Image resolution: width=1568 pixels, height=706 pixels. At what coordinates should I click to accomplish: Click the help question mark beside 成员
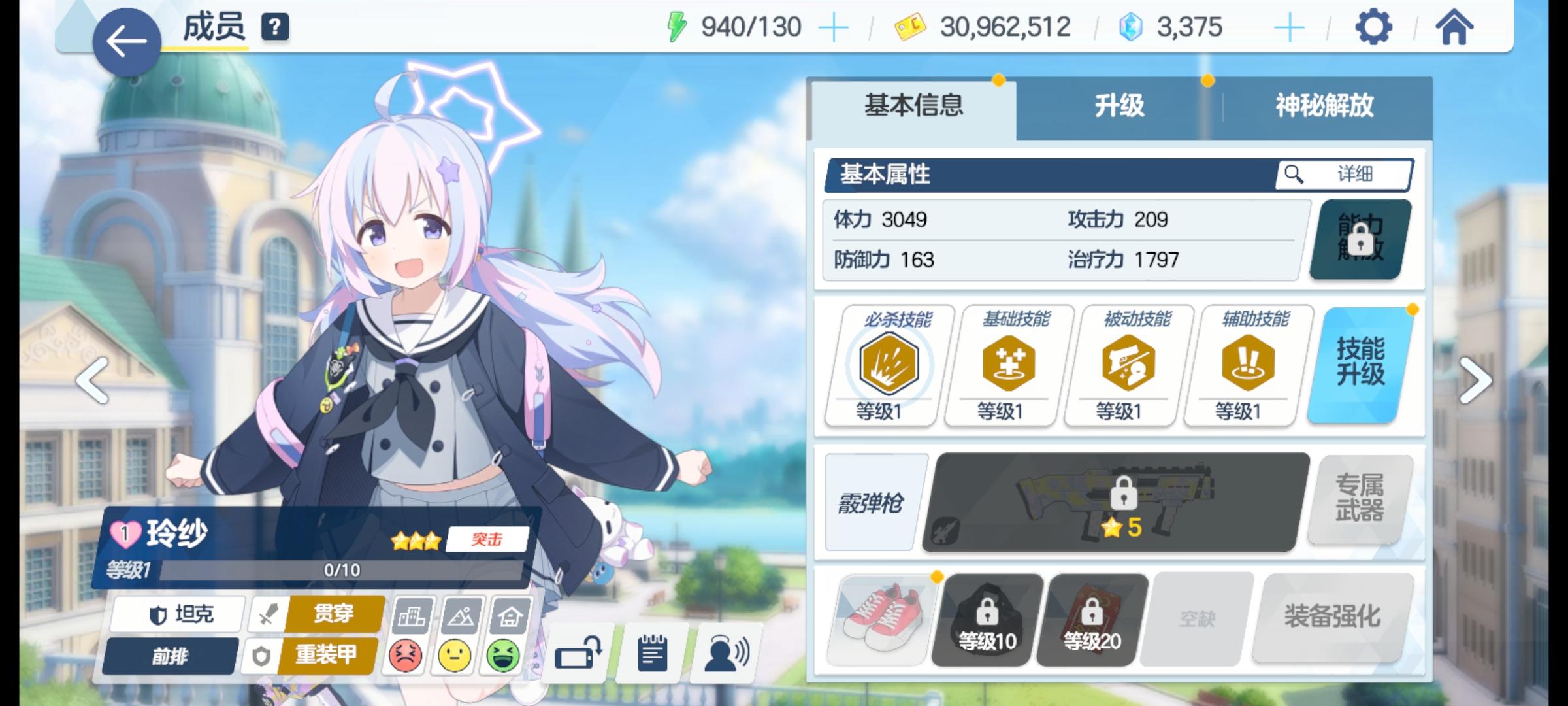click(277, 29)
